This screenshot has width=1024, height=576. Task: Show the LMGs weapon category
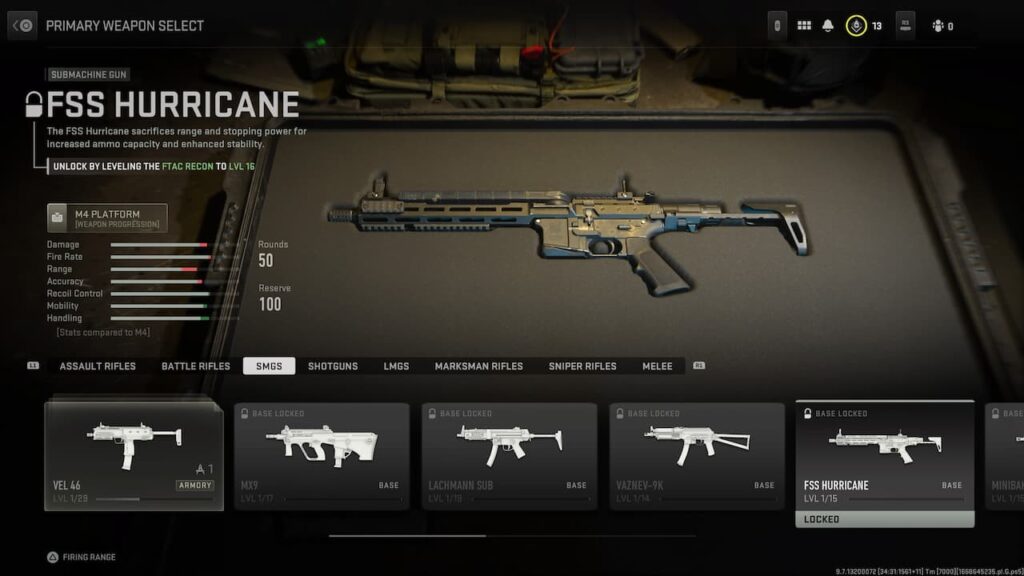396,366
